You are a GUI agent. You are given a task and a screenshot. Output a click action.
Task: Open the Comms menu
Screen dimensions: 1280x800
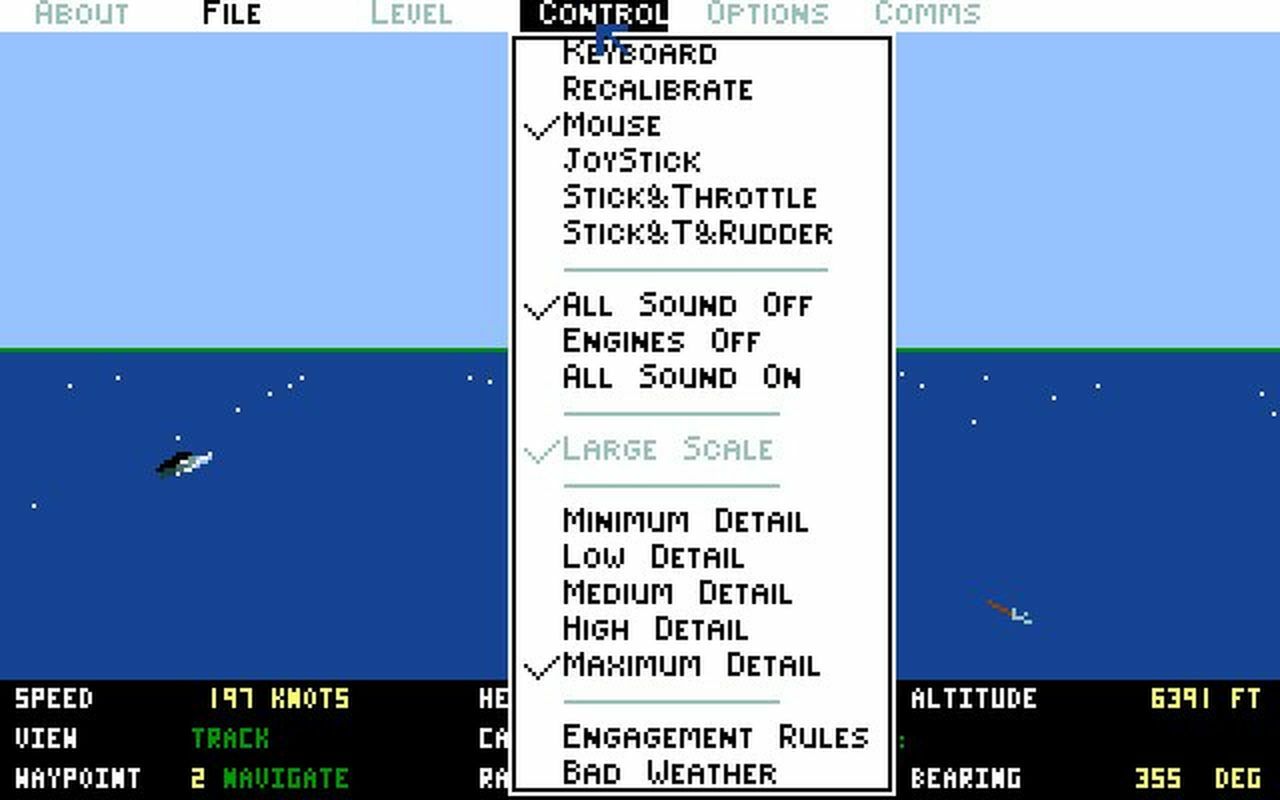pyautogui.click(x=928, y=14)
